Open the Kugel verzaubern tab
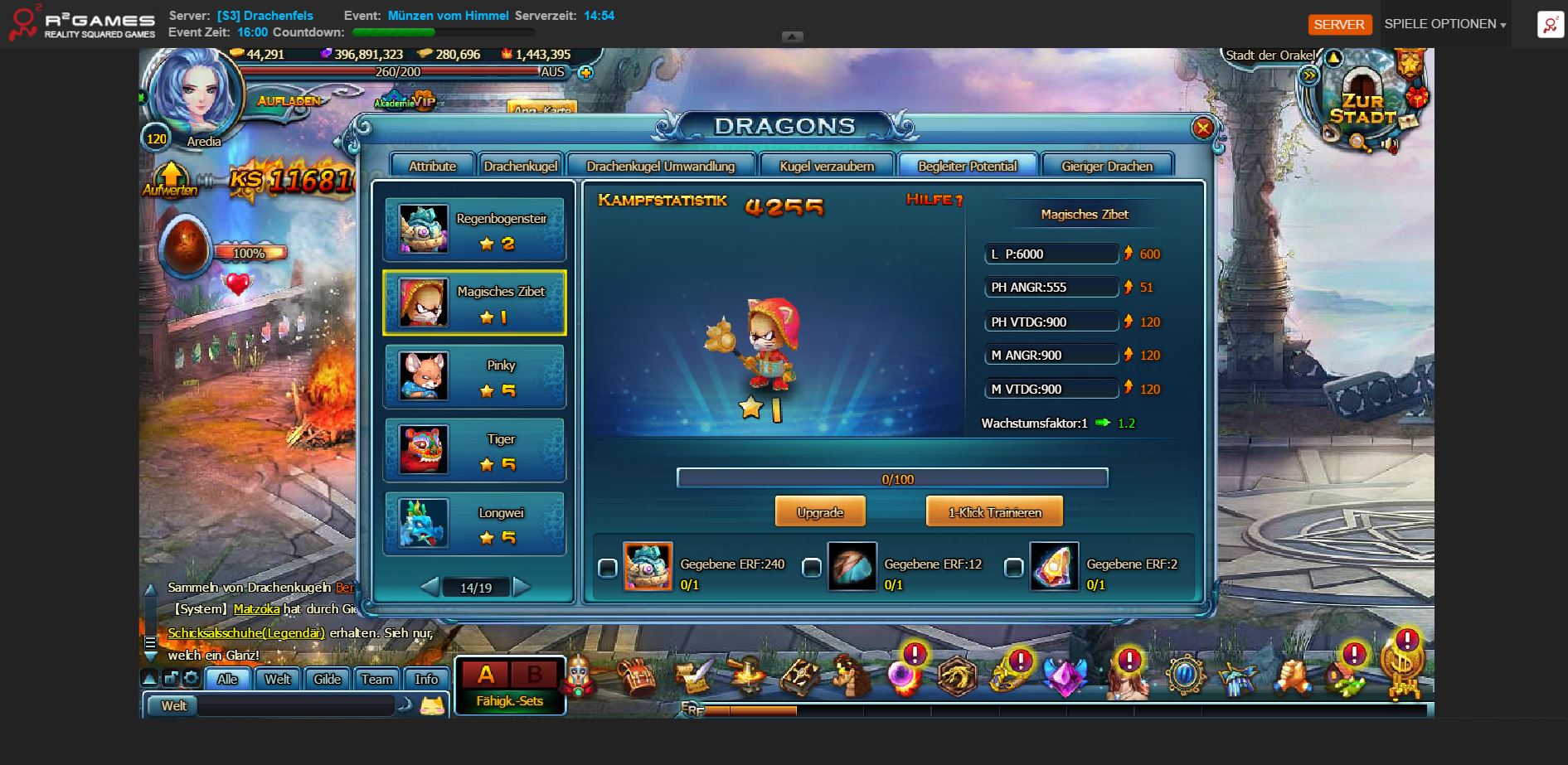The width and height of the screenshot is (1568, 765). (826, 166)
